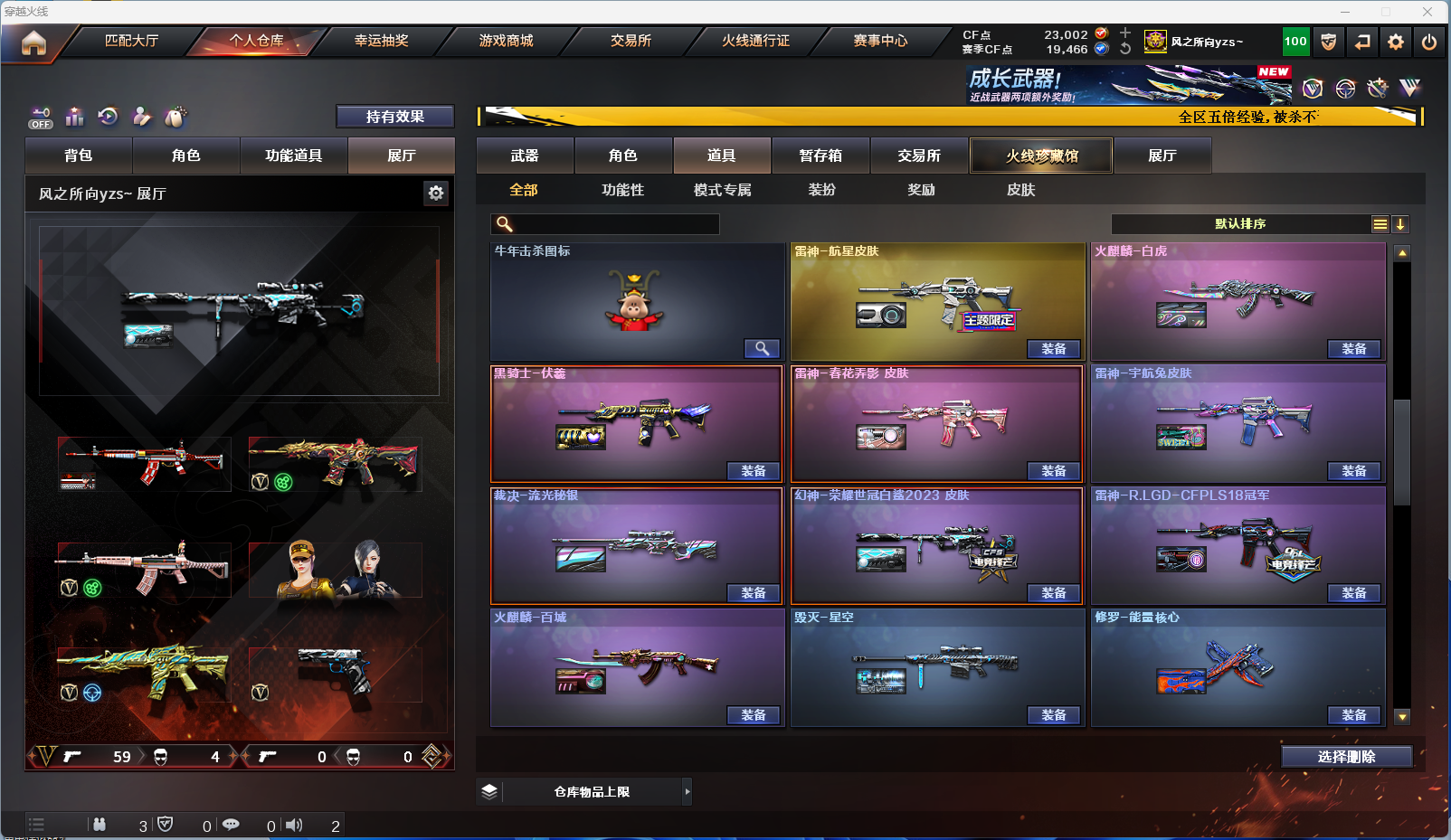Switch to 火线珍藏馆 tab

click(x=1041, y=156)
